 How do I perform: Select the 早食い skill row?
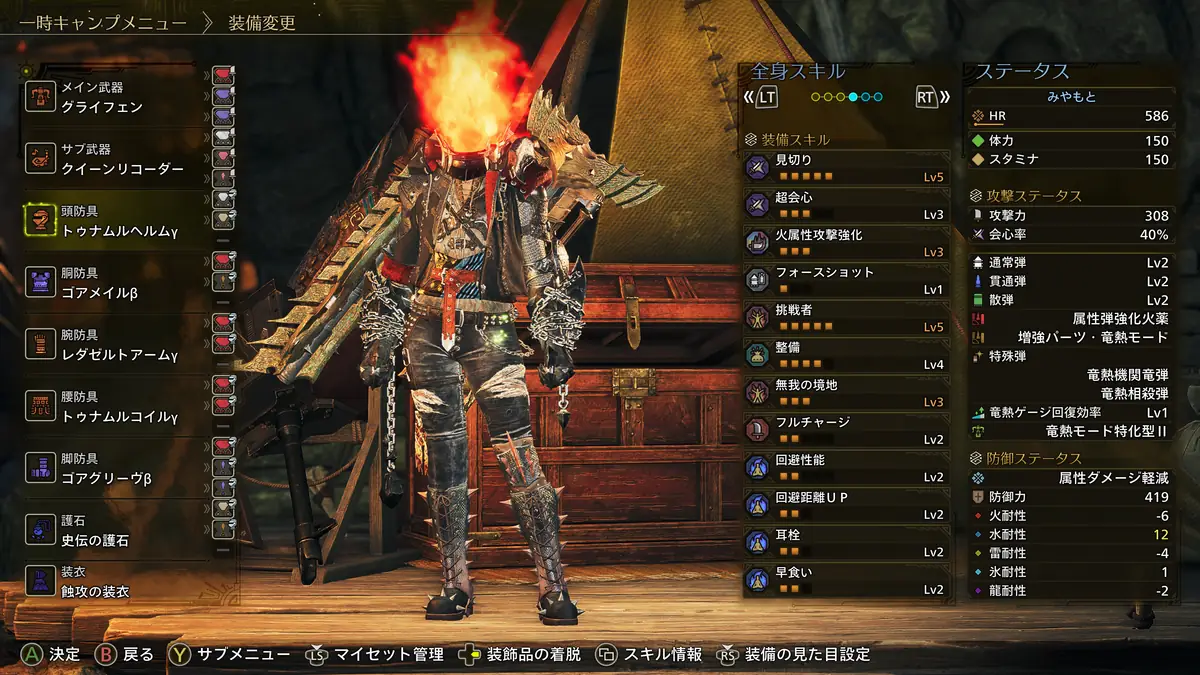pyautogui.click(x=845, y=581)
